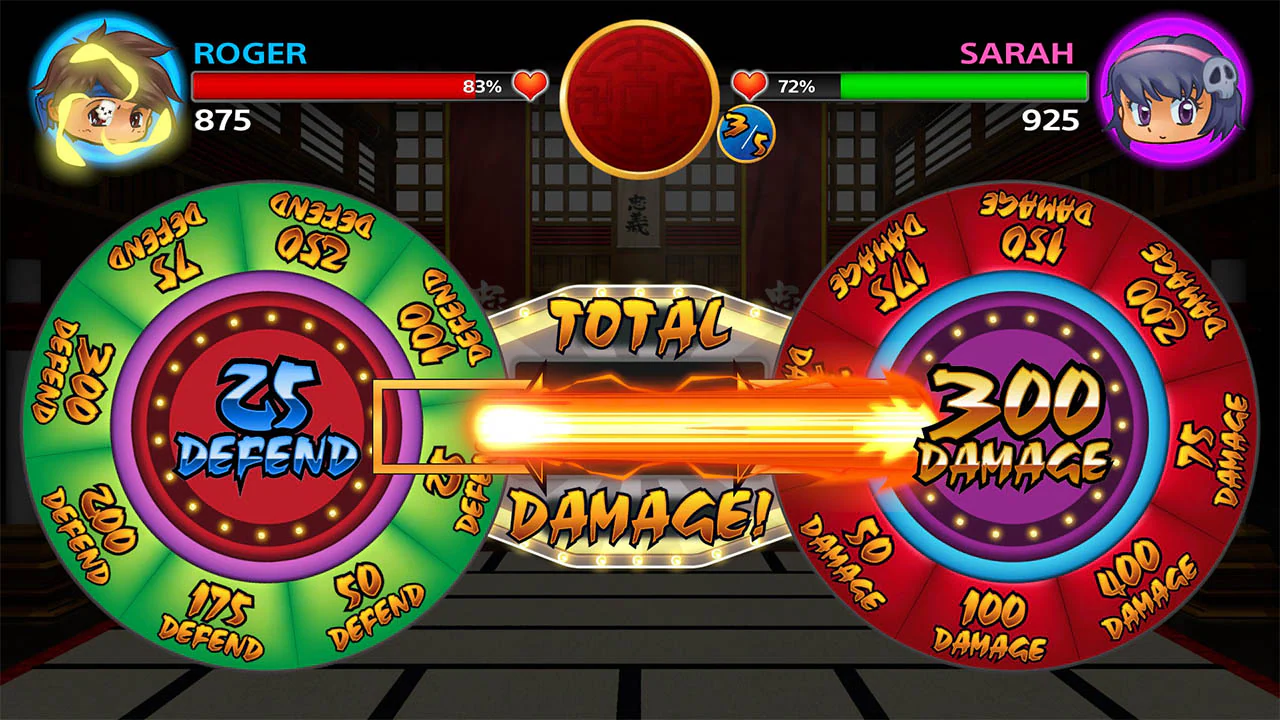This screenshot has height=720, width=1280.
Task: Click the blue 3/5 rounds counter badge
Action: pos(745,133)
